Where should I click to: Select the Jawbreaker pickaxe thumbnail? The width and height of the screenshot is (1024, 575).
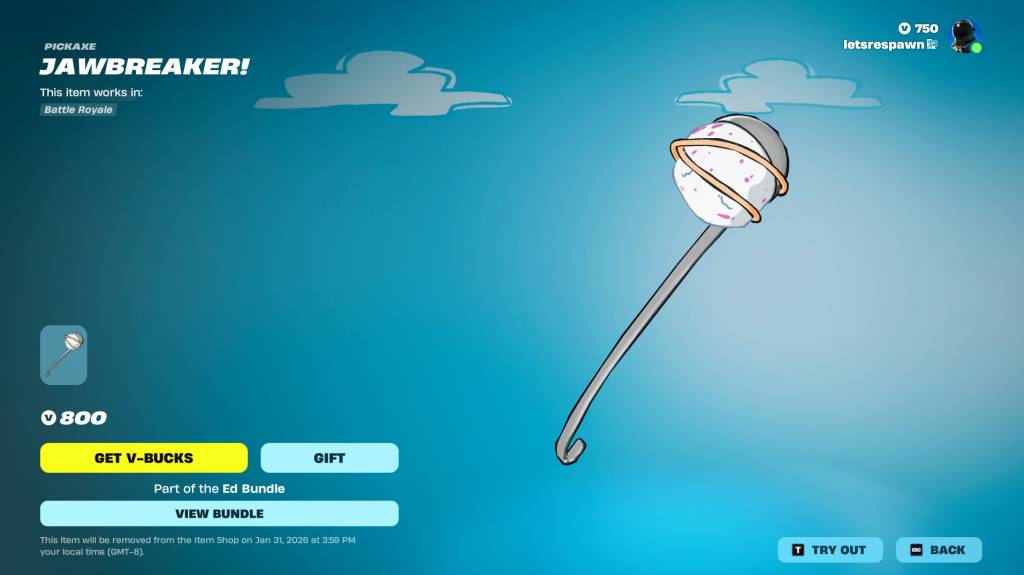pyautogui.click(x=63, y=355)
